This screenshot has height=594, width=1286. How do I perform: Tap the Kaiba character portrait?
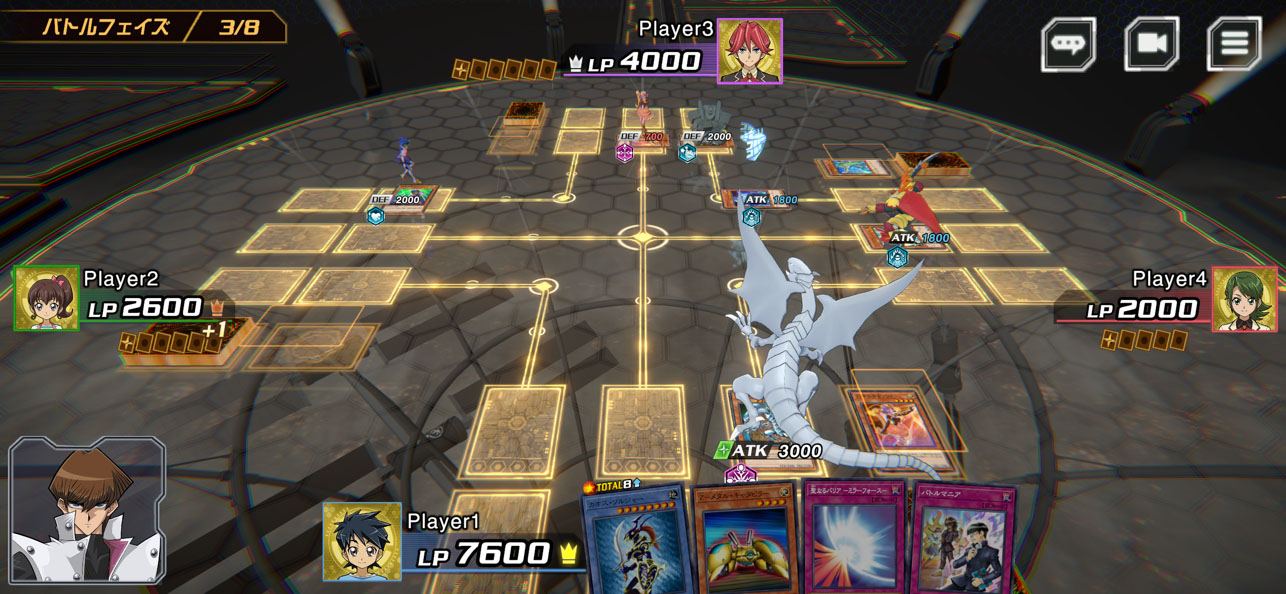(x=87, y=511)
